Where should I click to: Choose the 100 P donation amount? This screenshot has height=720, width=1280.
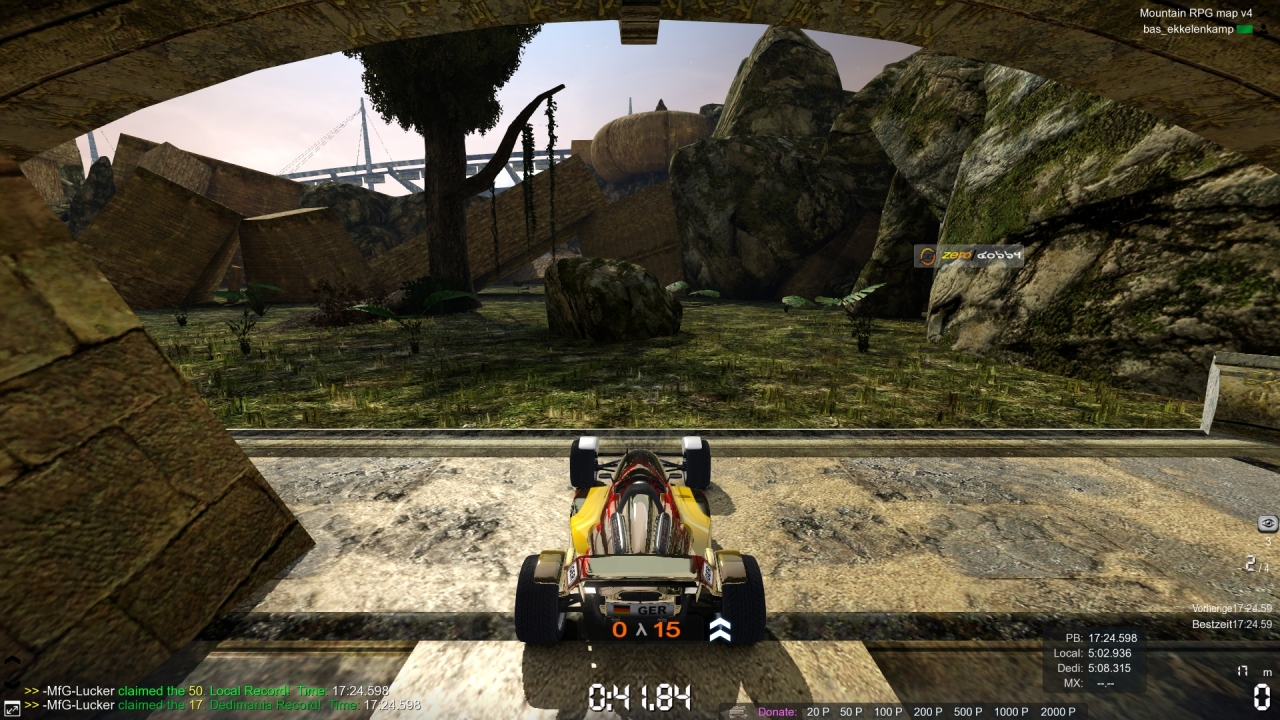887,712
